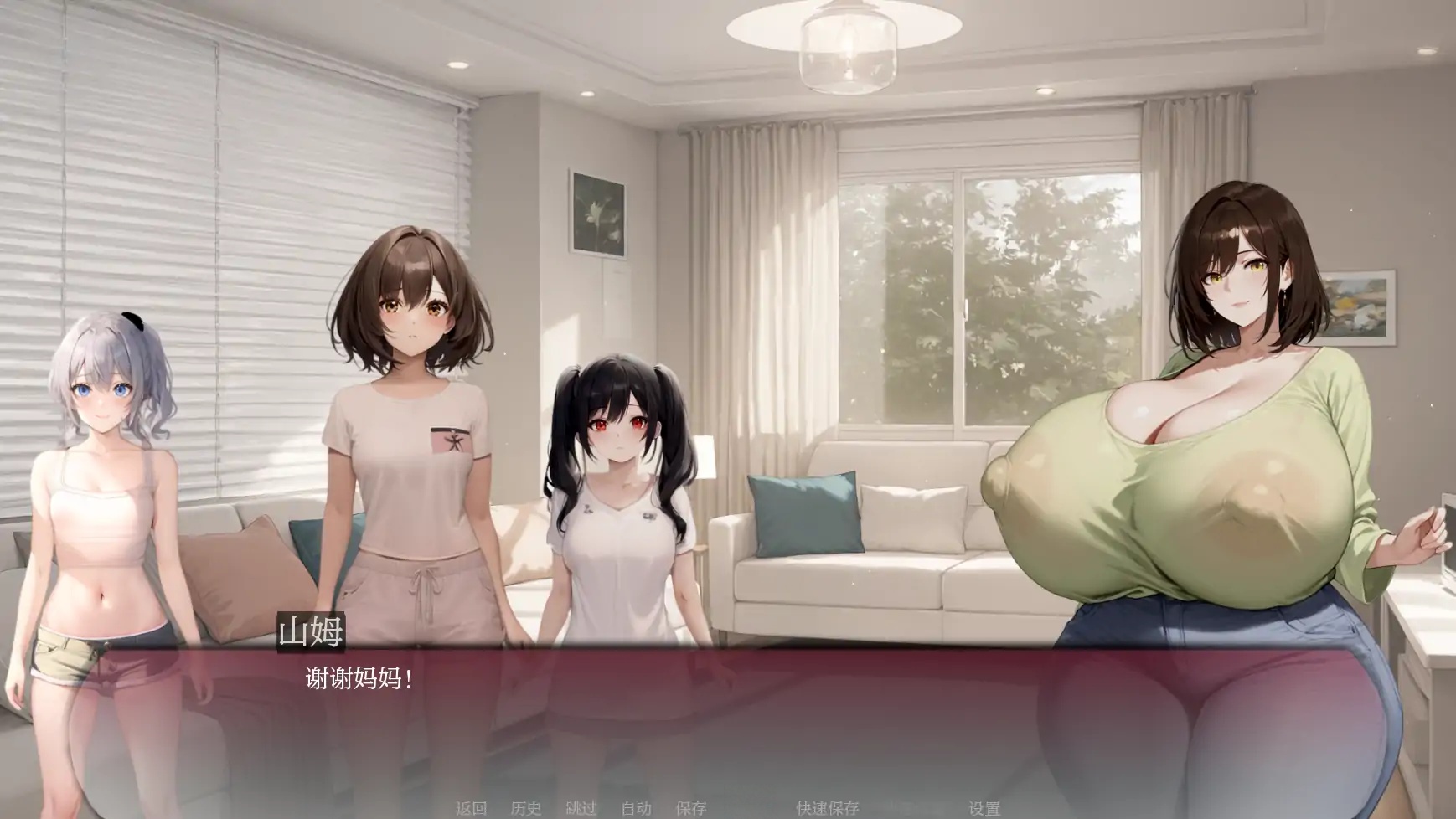
Task: Click the ceiling lamp
Action: (849, 50)
